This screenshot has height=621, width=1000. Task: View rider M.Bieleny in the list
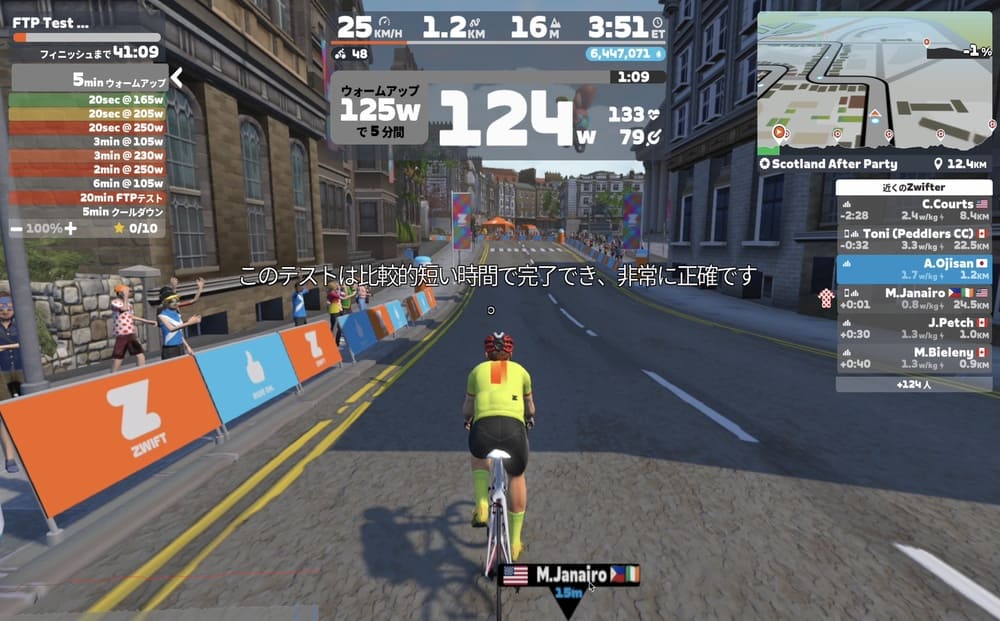tap(914, 358)
